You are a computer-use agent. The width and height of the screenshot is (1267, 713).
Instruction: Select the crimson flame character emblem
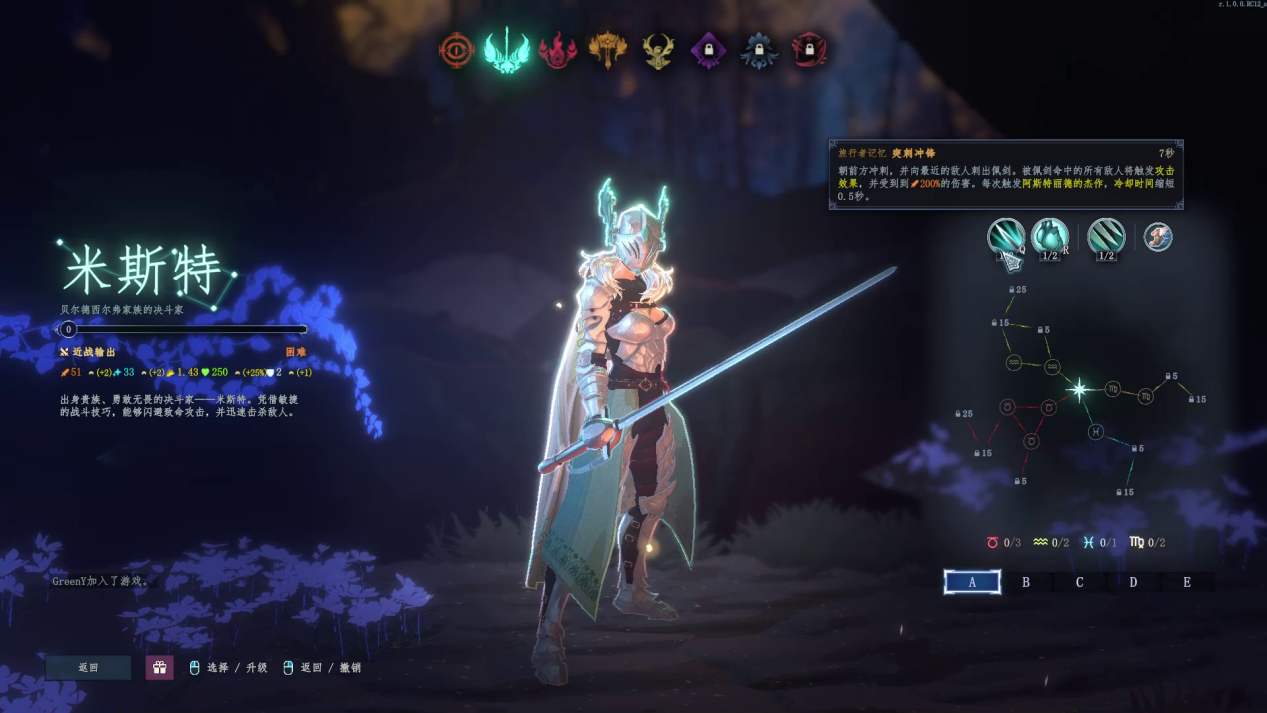[x=557, y=50]
